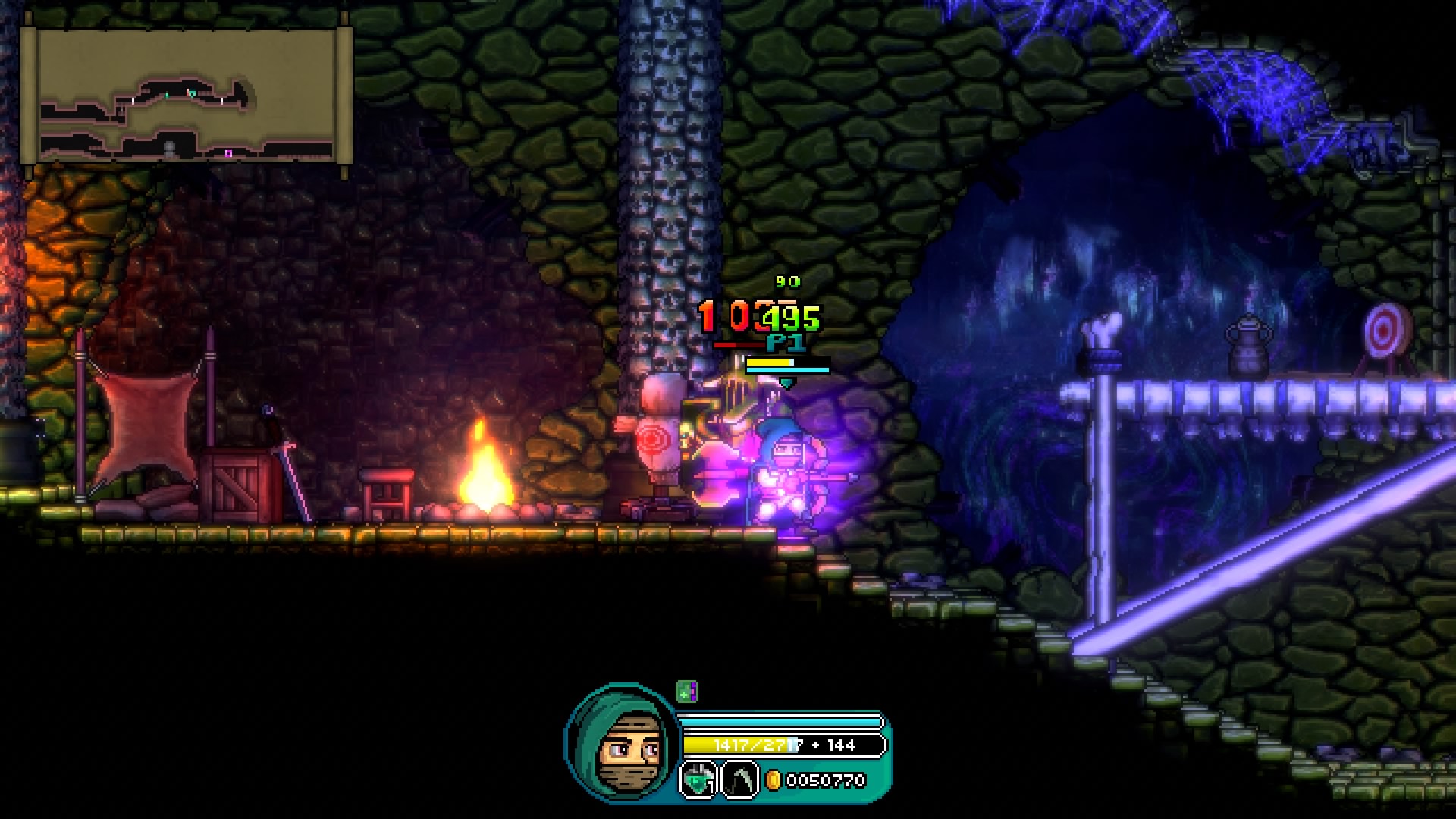Screen dimensions: 1456x819
Task: Select the scythe weapon slot
Action: click(x=739, y=779)
